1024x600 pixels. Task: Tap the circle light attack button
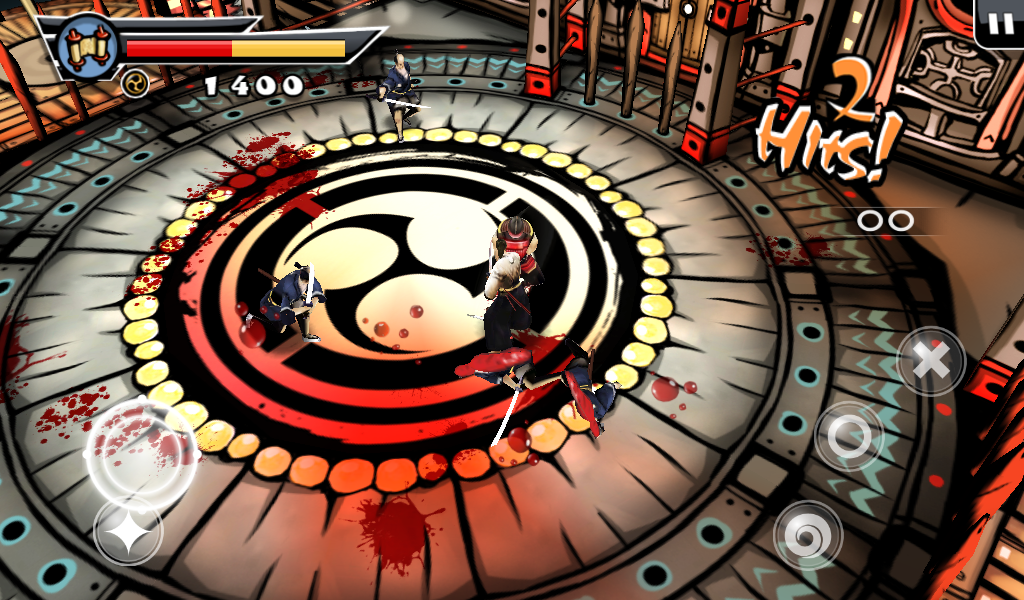coord(849,436)
